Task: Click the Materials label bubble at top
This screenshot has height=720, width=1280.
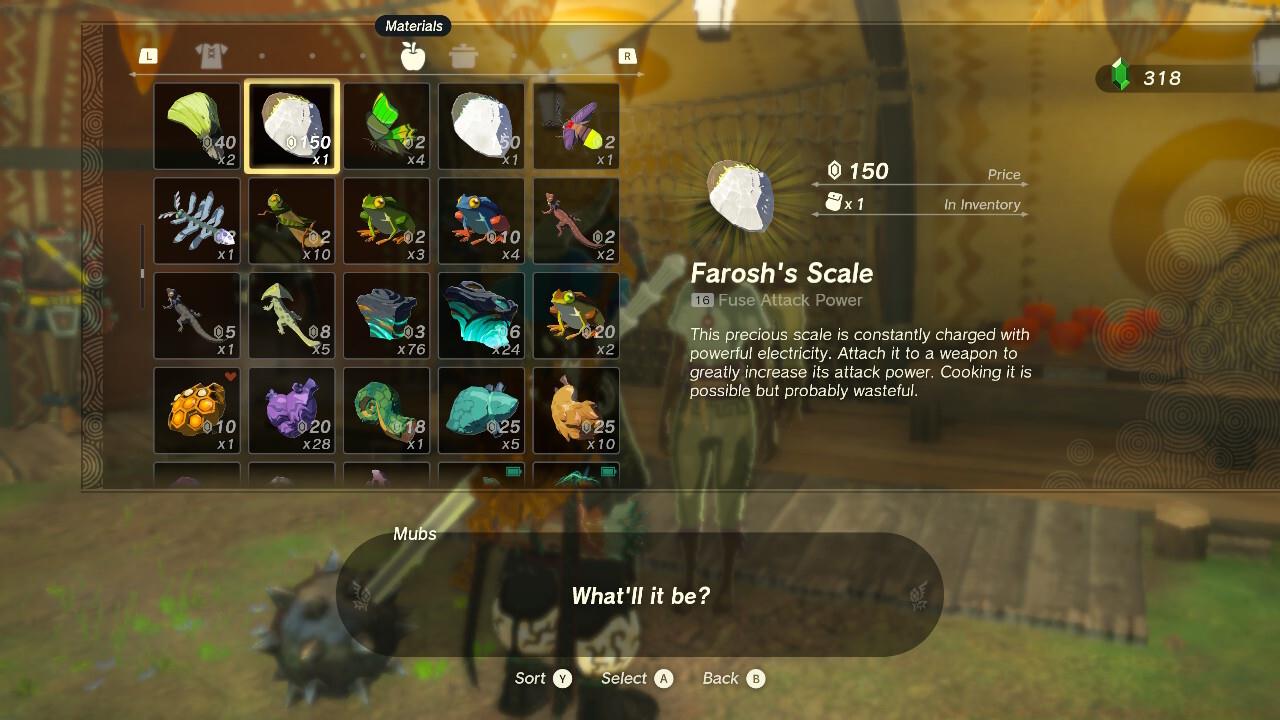Action: pyautogui.click(x=413, y=26)
